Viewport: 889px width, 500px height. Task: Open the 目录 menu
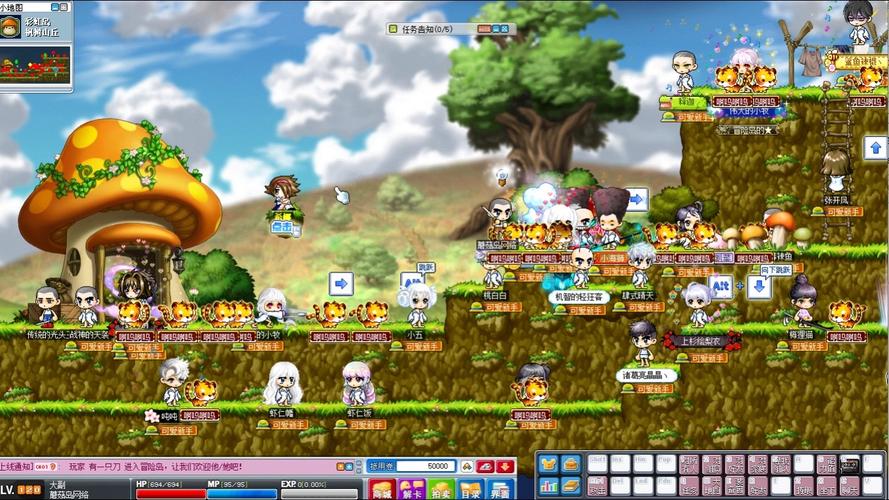[470, 489]
